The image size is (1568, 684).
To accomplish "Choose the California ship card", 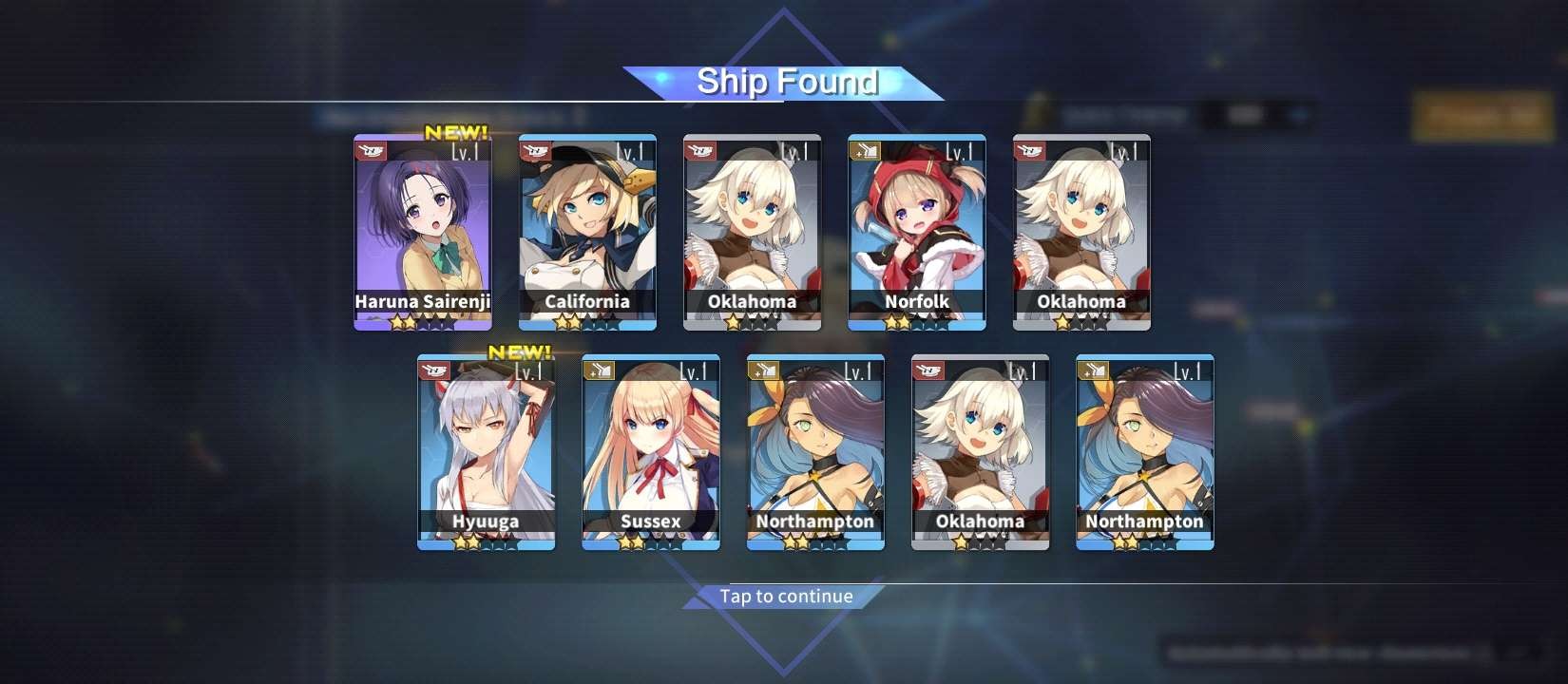I will coord(587,233).
